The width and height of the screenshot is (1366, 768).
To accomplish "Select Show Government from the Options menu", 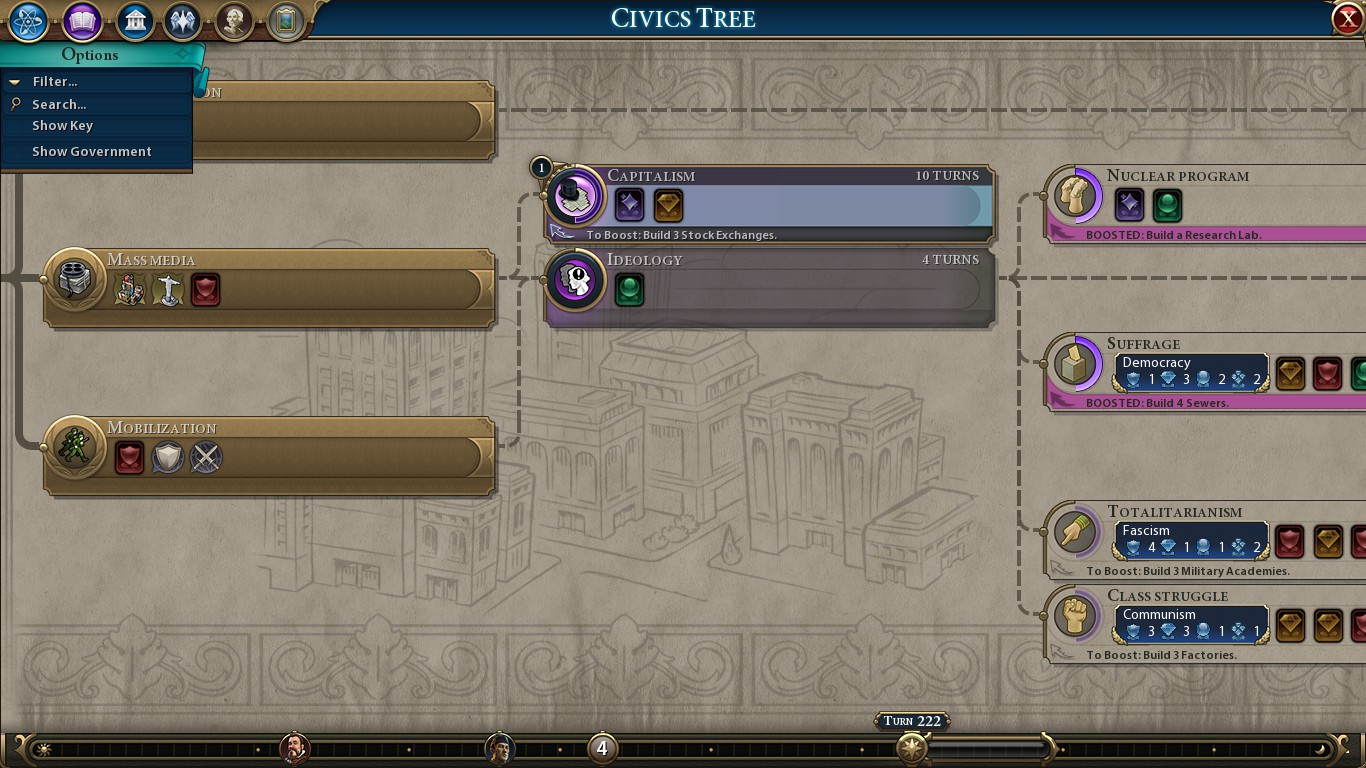I will point(92,151).
